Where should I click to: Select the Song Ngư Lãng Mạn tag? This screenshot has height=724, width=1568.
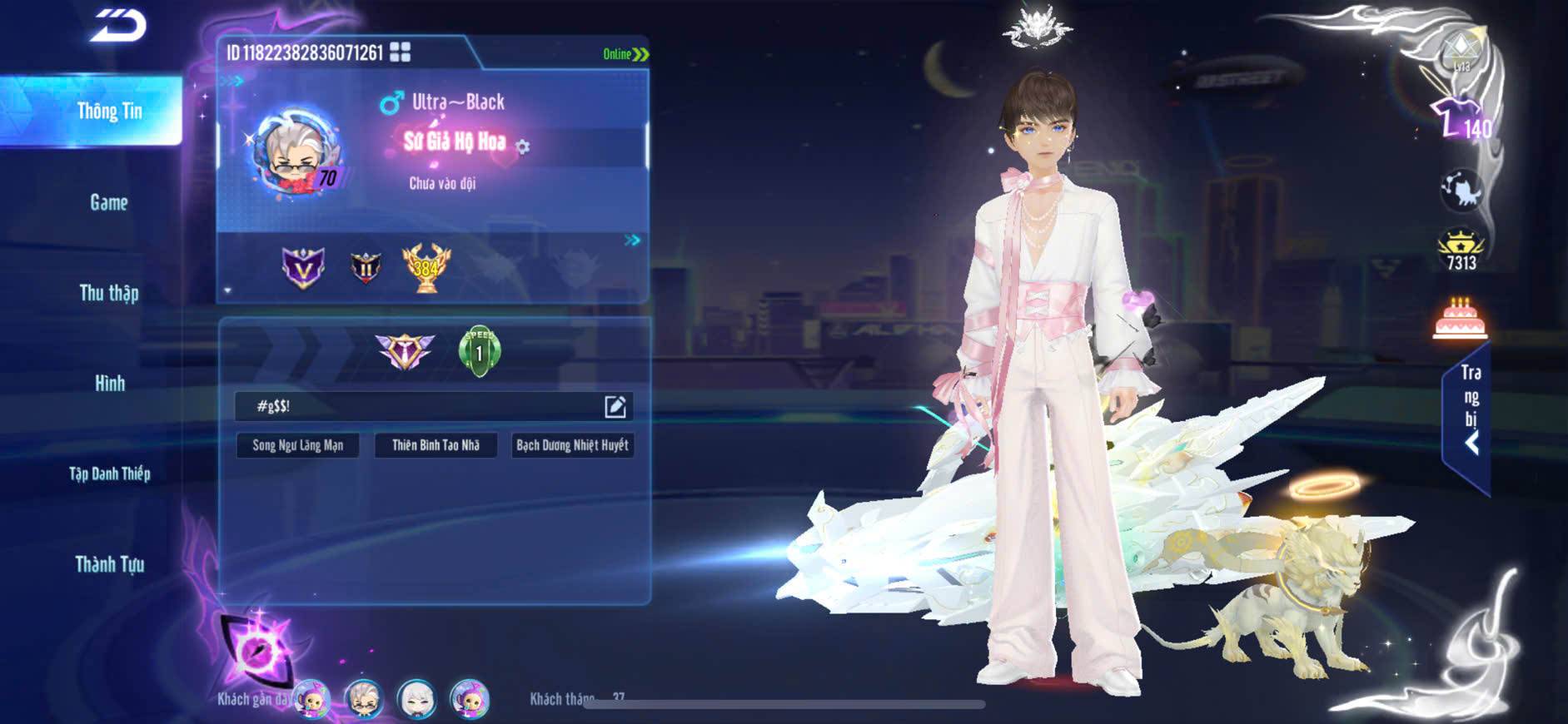pos(297,445)
